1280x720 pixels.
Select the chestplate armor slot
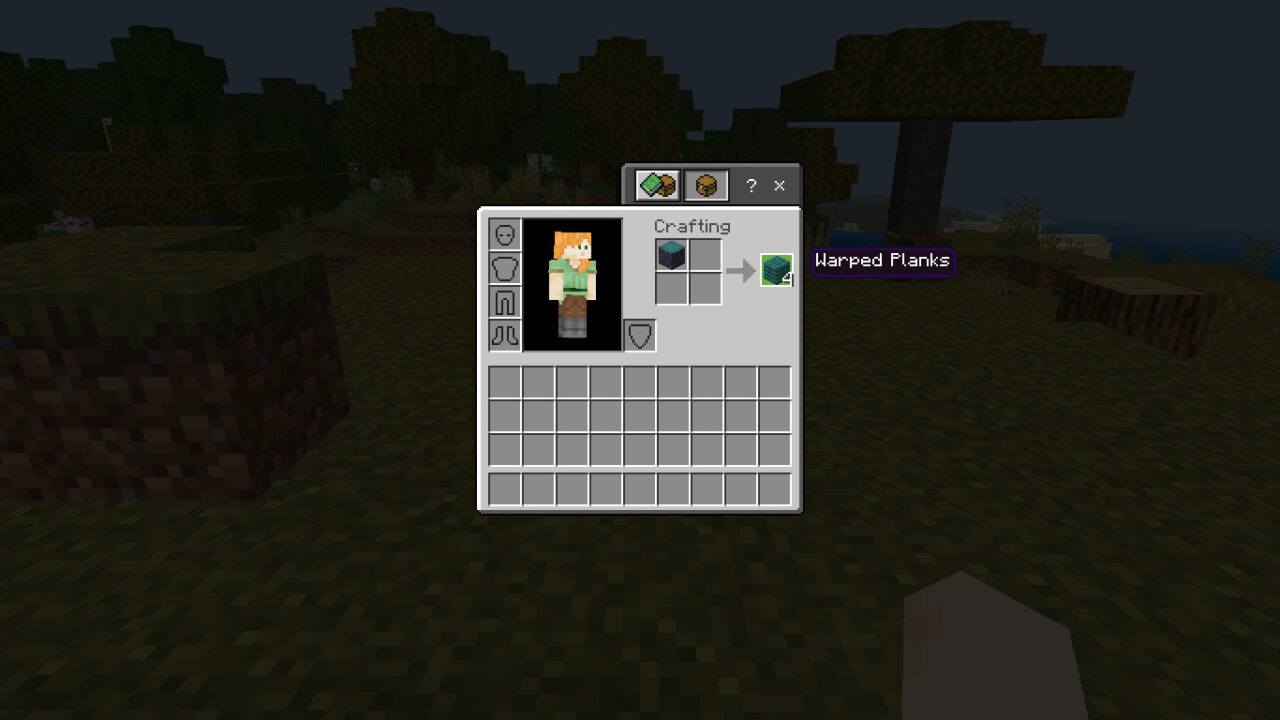coord(507,267)
